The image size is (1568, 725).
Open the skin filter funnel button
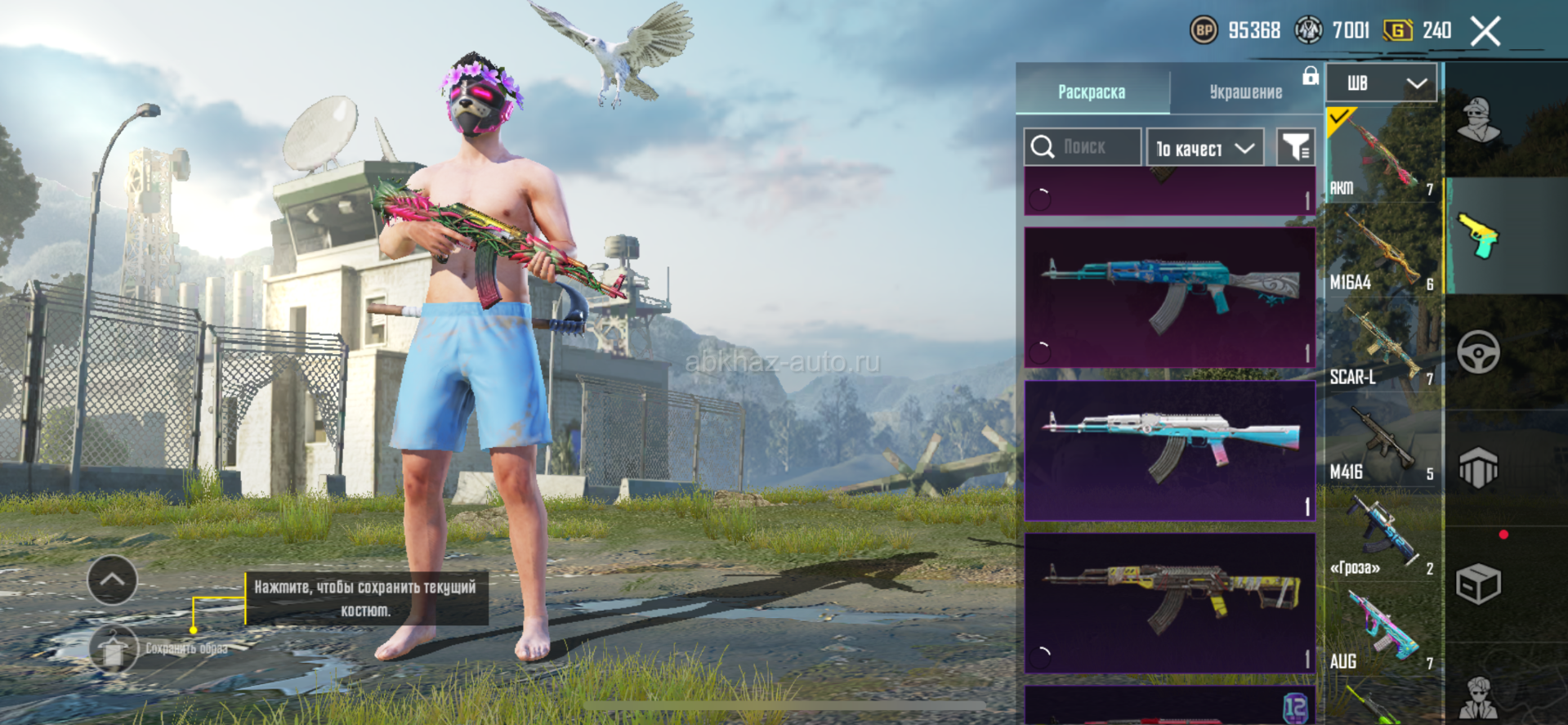1295,147
